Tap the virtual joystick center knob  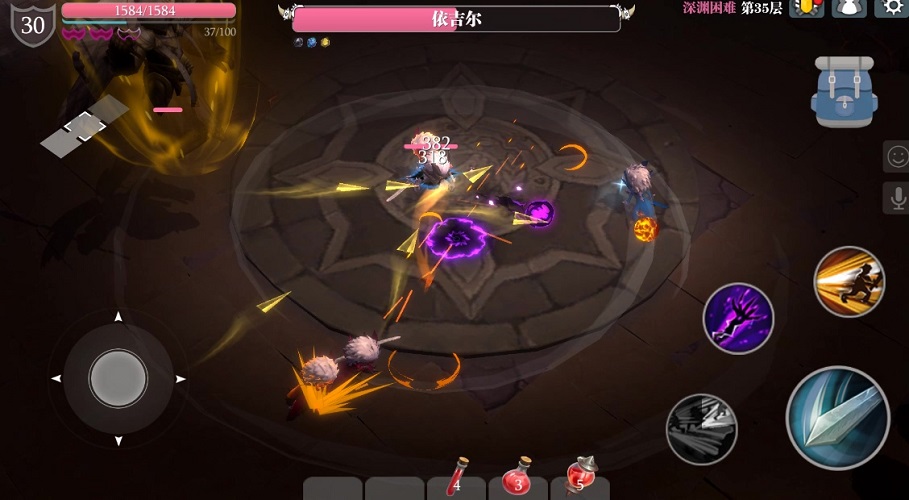point(118,379)
